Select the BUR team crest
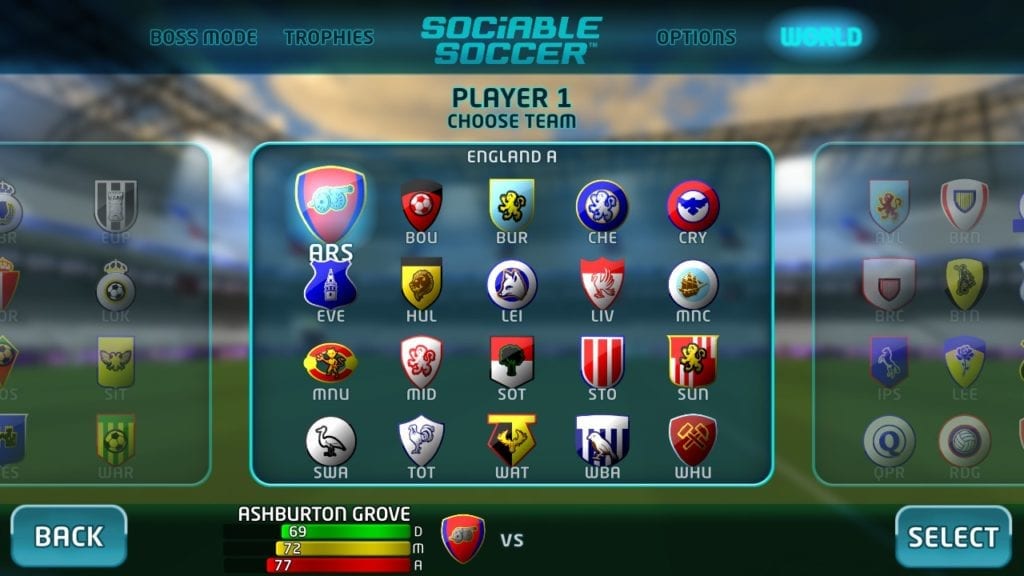The width and height of the screenshot is (1024, 576). 511,206
